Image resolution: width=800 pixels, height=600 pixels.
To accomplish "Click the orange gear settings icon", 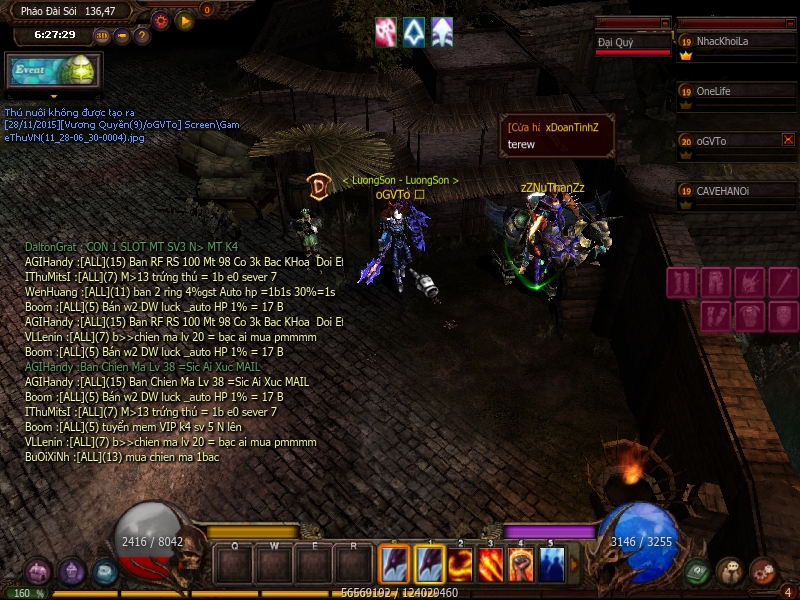I will tap(161, 19).
